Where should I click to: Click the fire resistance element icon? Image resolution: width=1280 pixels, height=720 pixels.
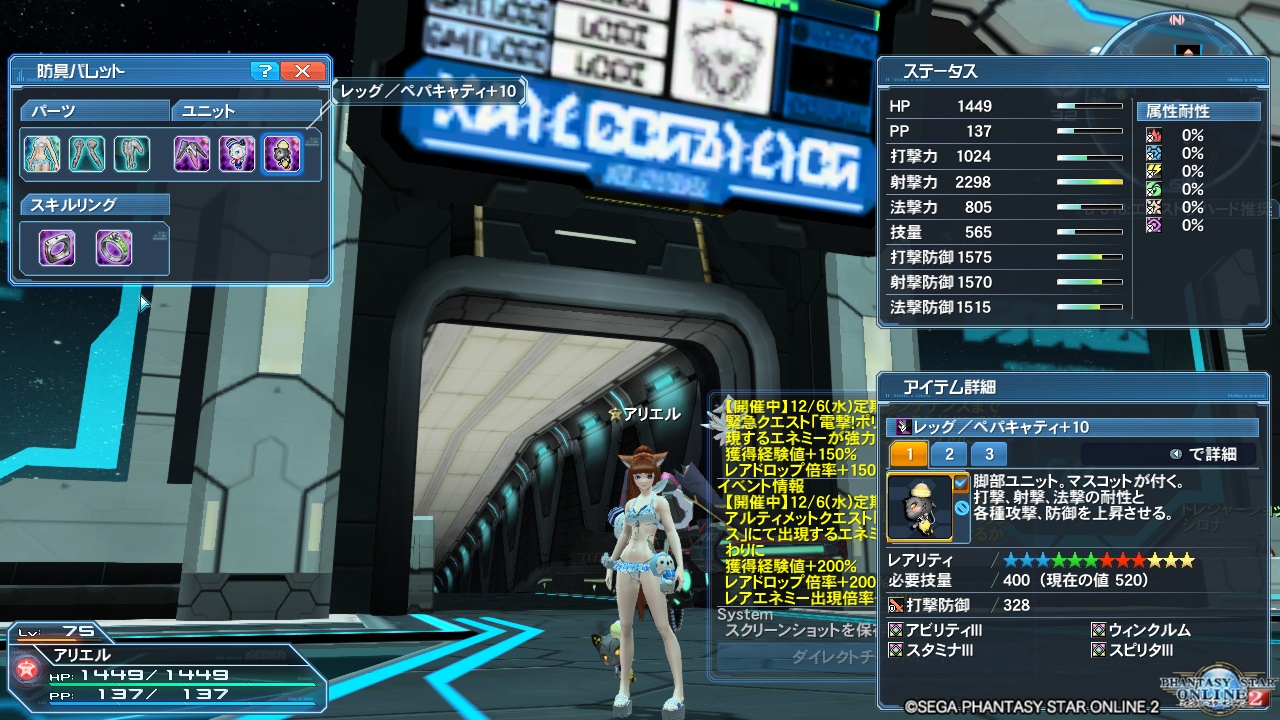click(x=1154, y=136)
